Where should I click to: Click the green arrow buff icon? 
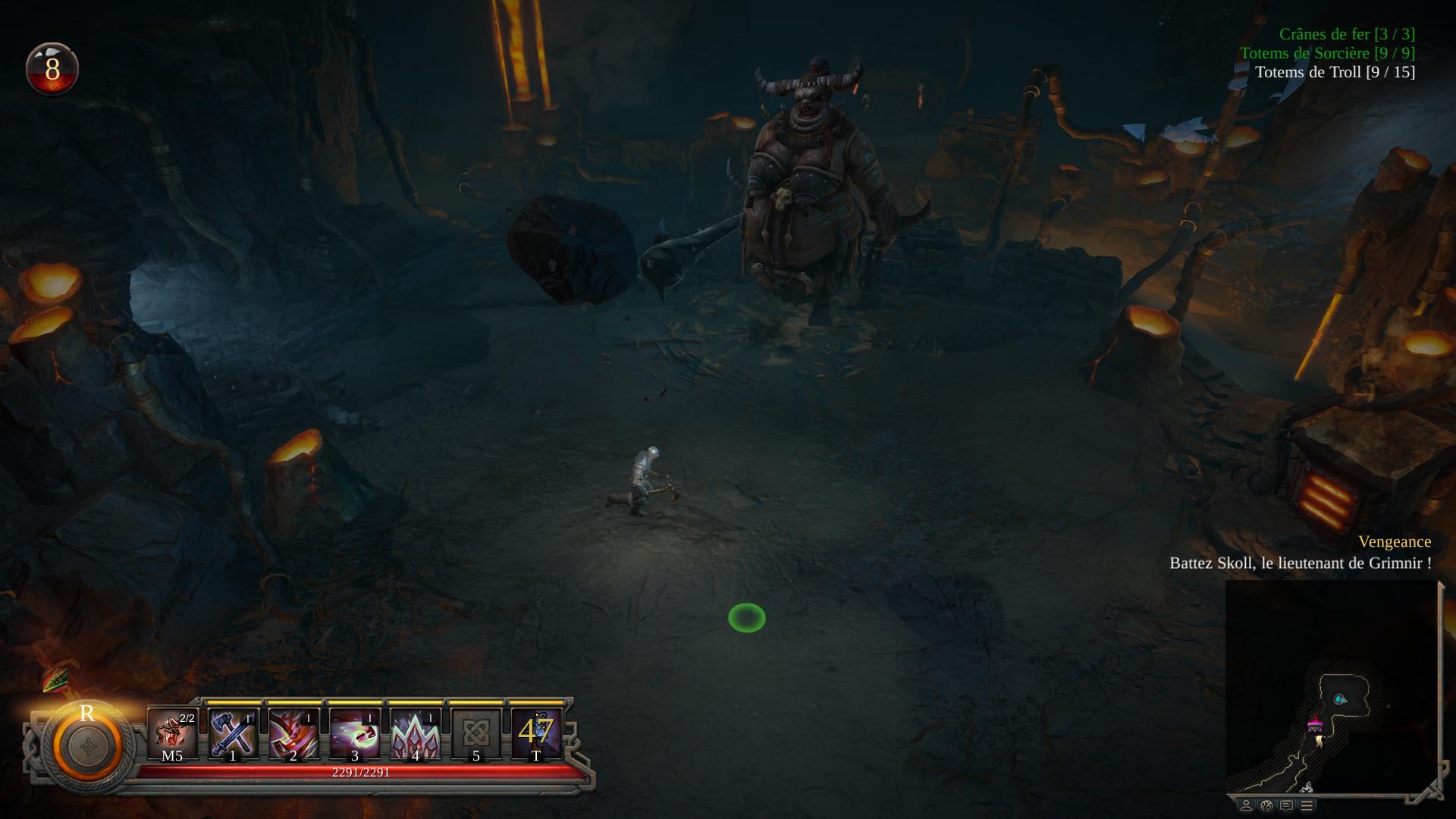(x=55, y=680)
